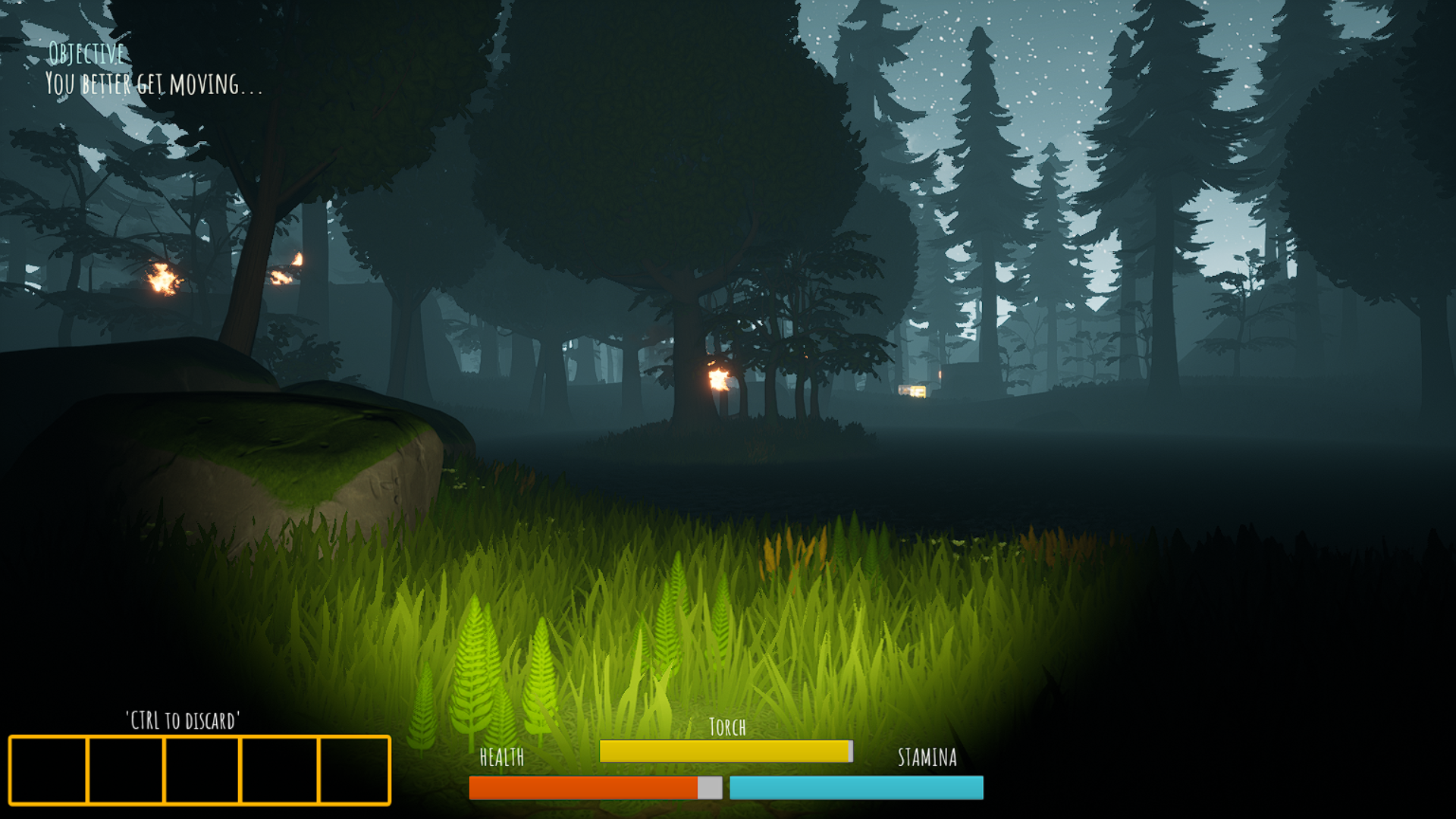Click the lit cabin in the distance

pyautogui.click(x=913, y=390)
